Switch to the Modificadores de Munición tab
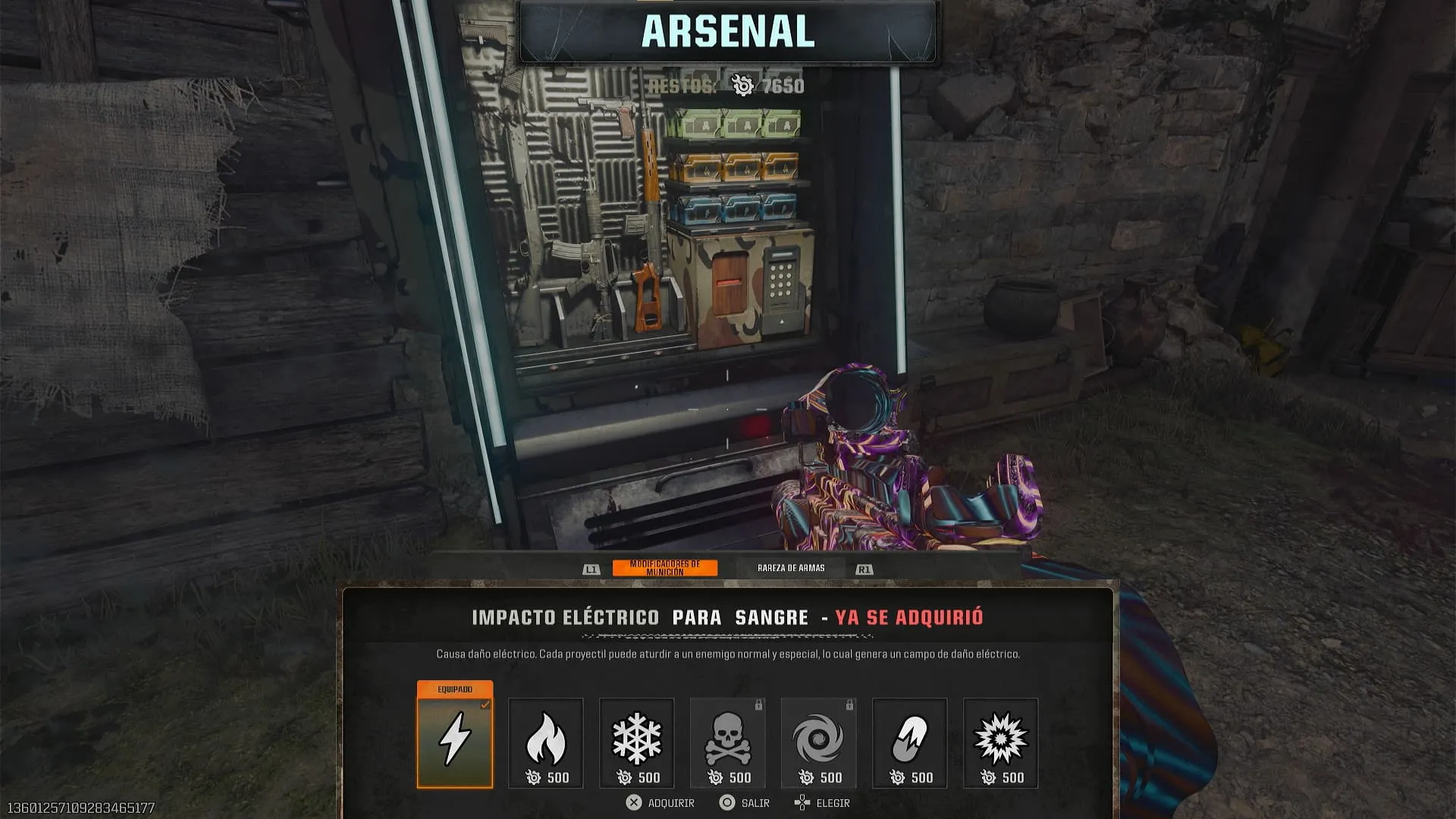Screen dimensions: 1456x819 (664, 568)
